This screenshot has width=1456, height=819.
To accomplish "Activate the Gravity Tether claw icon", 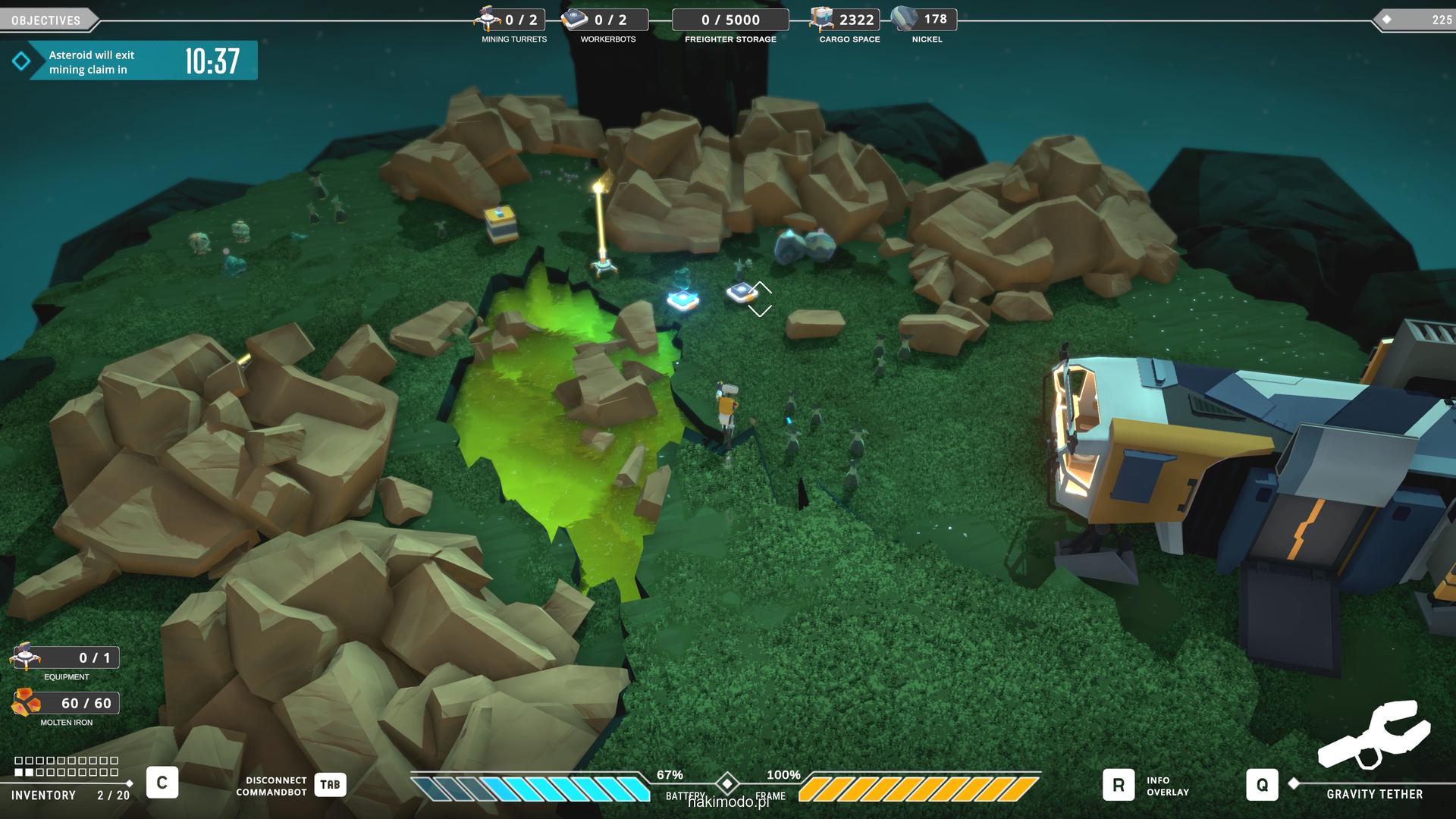I will point(1373,736).
